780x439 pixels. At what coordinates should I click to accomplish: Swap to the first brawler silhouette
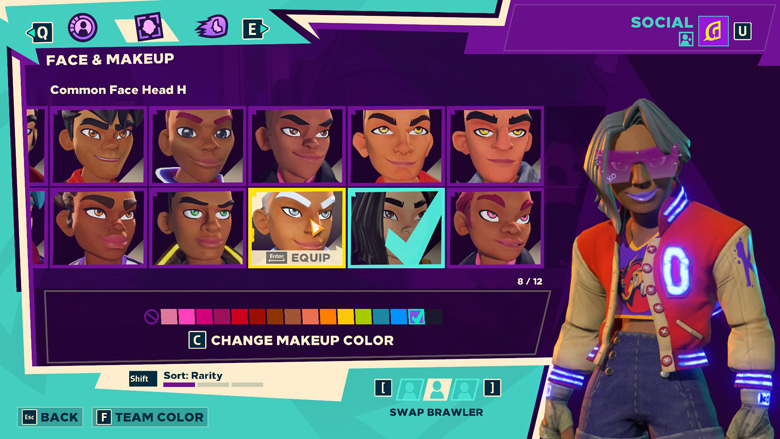click(409, 388)
